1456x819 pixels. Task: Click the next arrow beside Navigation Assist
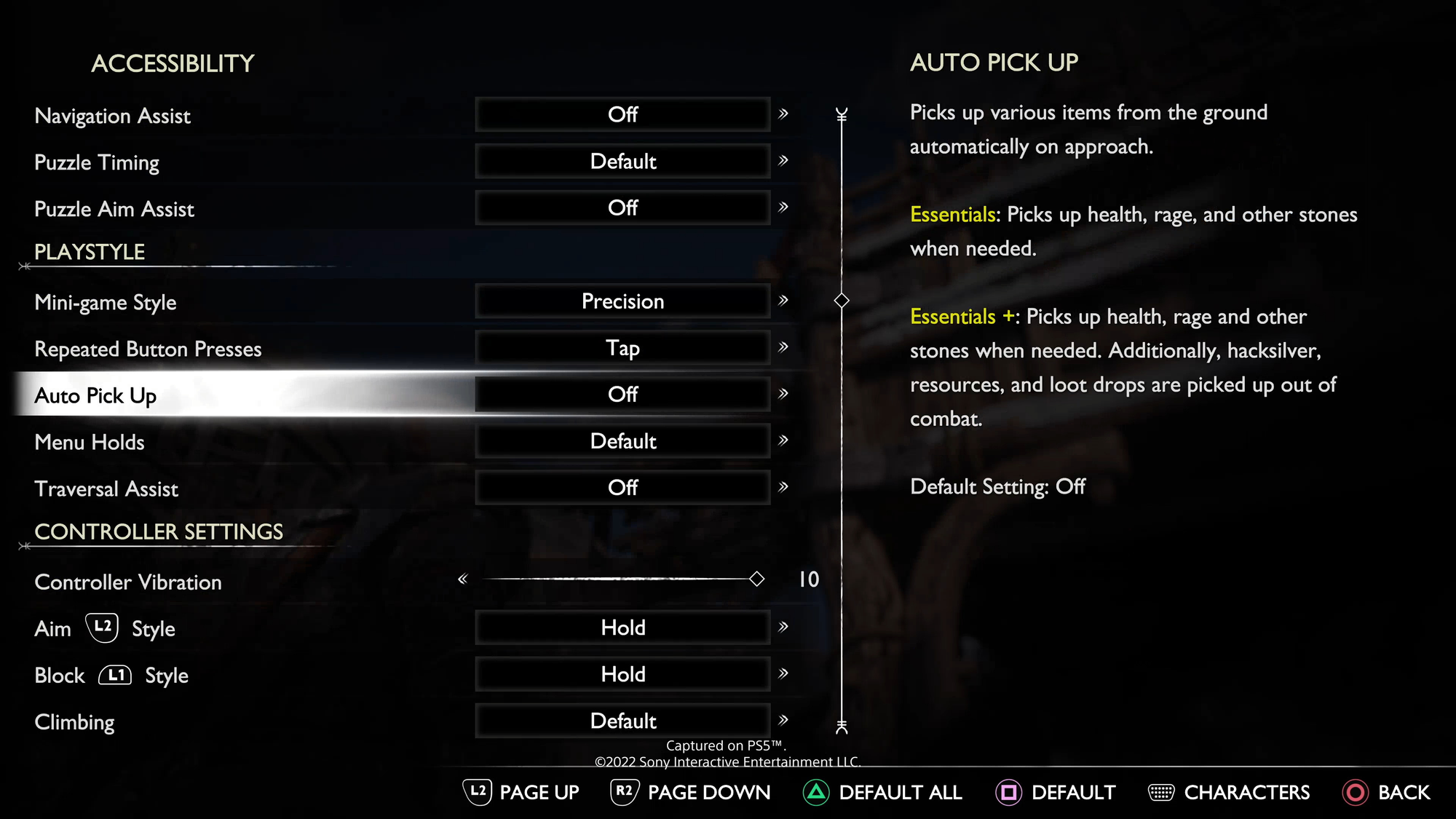[x=783, y=114]
